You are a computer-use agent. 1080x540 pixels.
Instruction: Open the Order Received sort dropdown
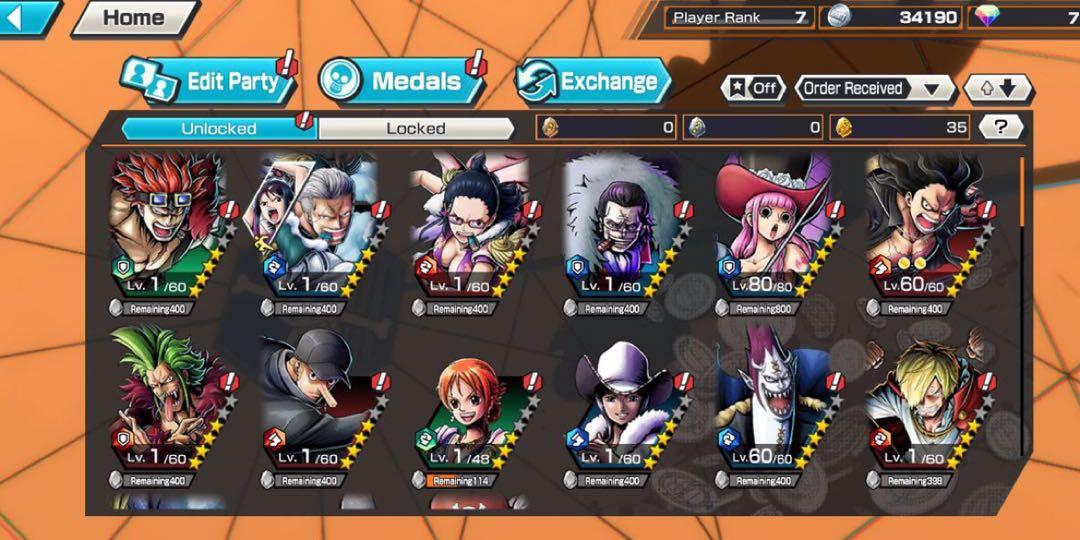click(x=874, y=88)
